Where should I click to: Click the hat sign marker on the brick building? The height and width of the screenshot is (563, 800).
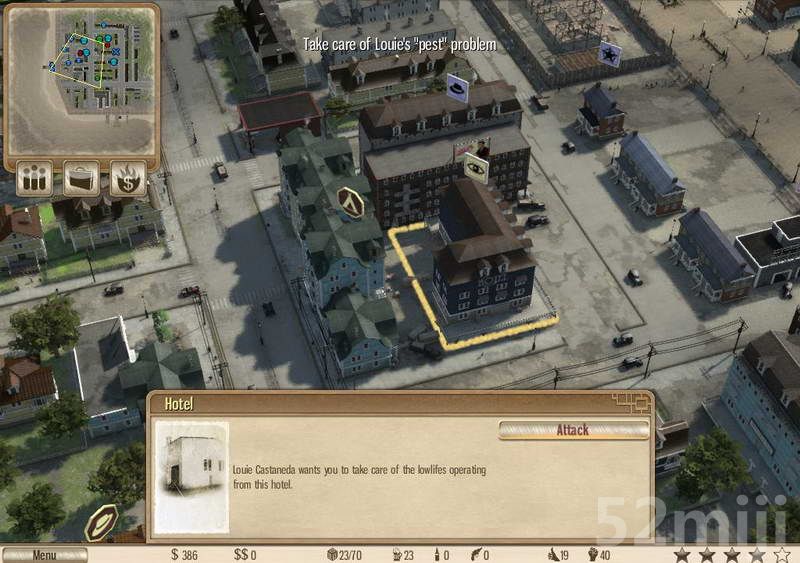475,166
